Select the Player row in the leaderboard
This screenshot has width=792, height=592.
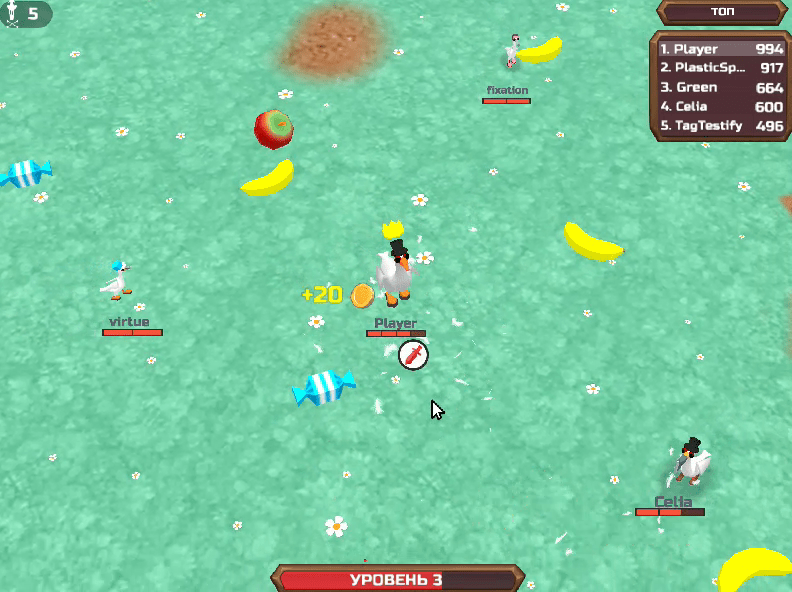pos(720,49)
